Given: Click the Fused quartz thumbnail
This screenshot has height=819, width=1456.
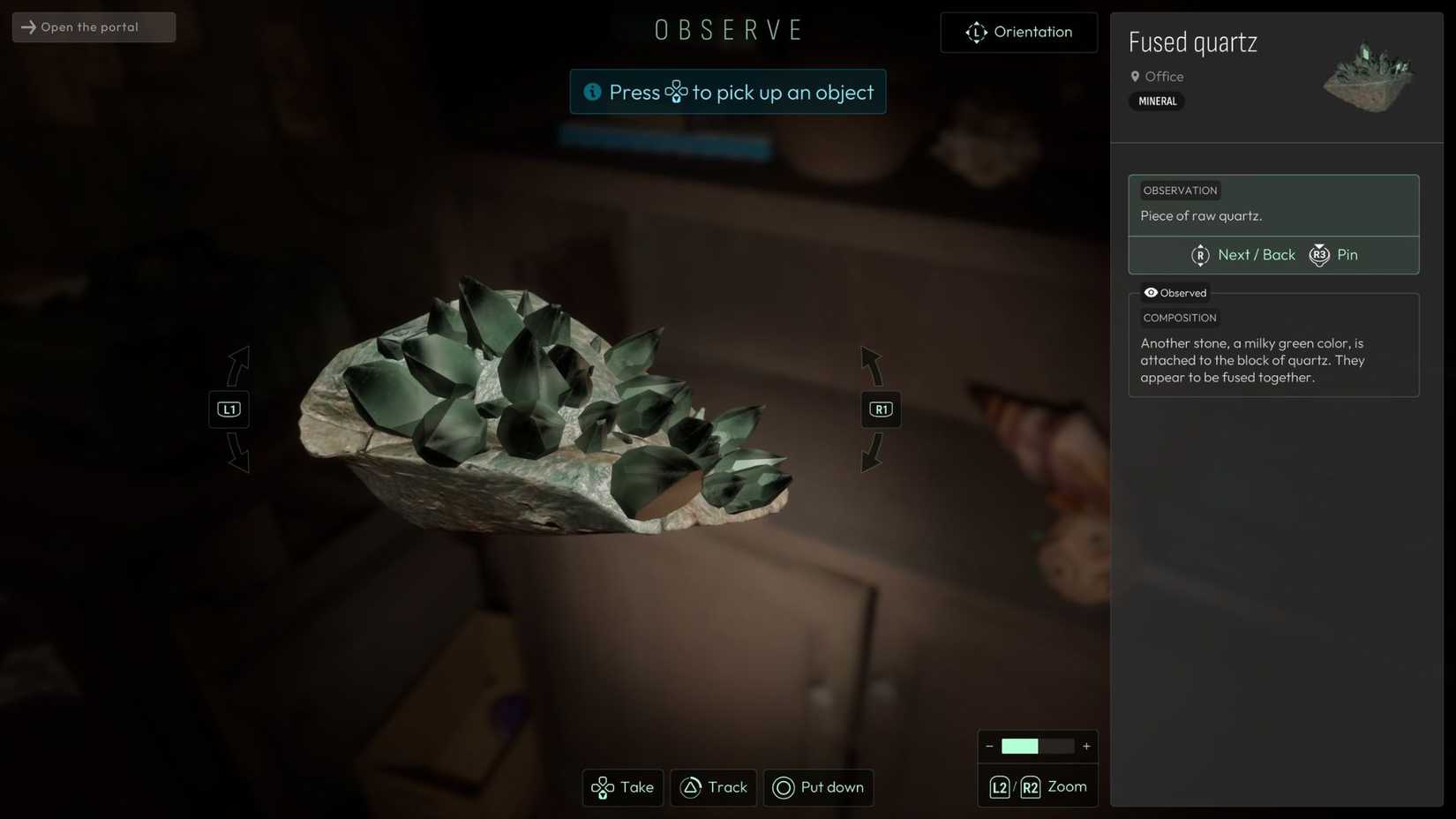Looking at the screenshot, I should [x=1368, y=78].
